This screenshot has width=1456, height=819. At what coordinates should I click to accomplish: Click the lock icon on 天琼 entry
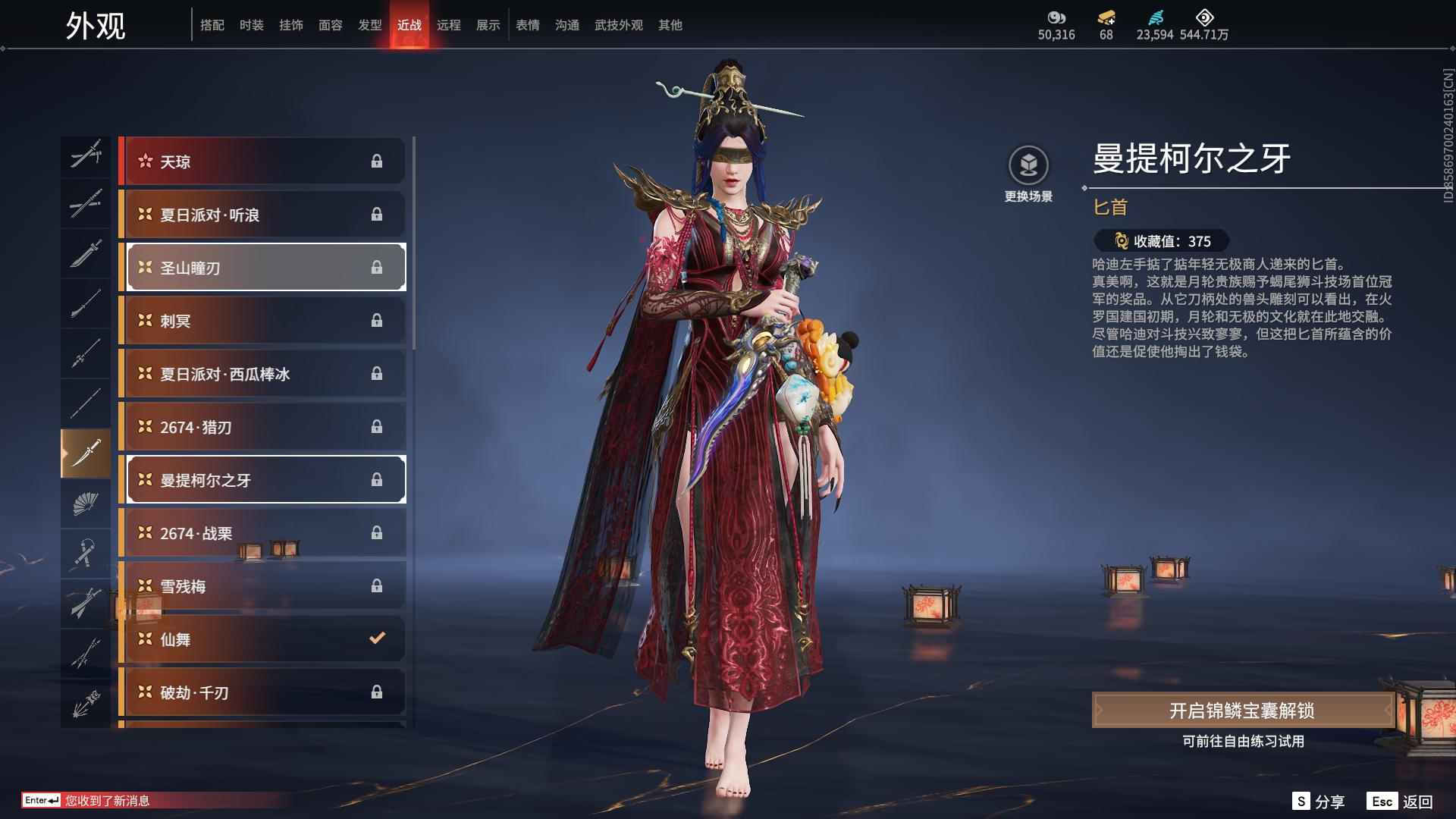pyautogui.click(x=378, y=161)
